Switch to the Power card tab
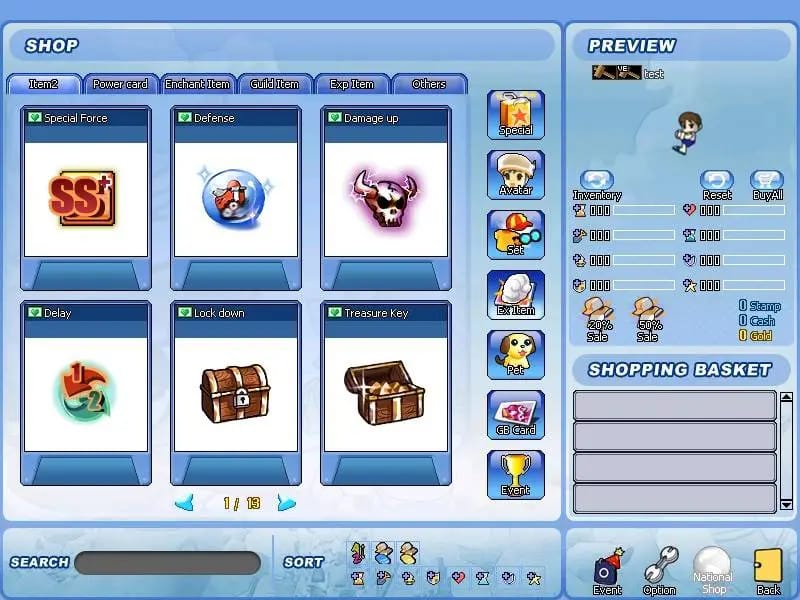Viewport: 800px width, 600px height. 120,84
